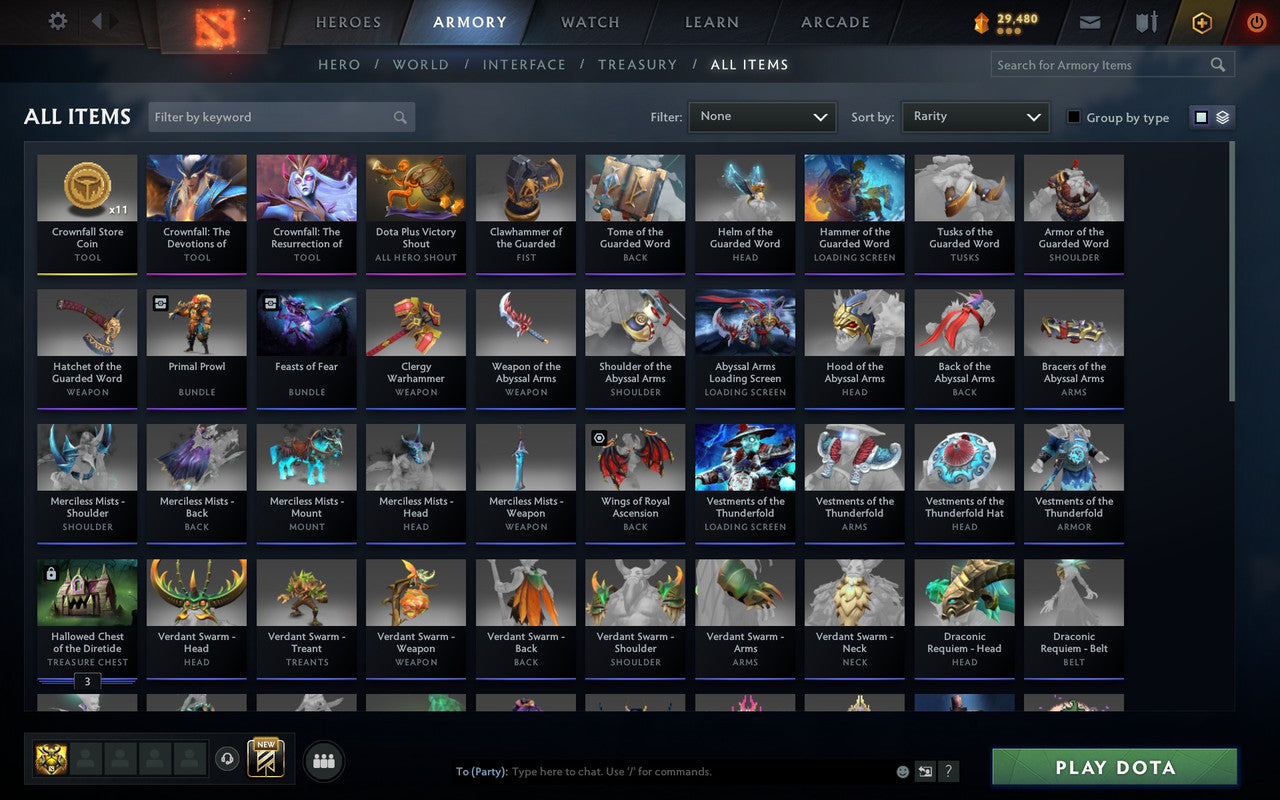
Task: Open the notifications envelope icon
Action: click(x=1089, y=22)
